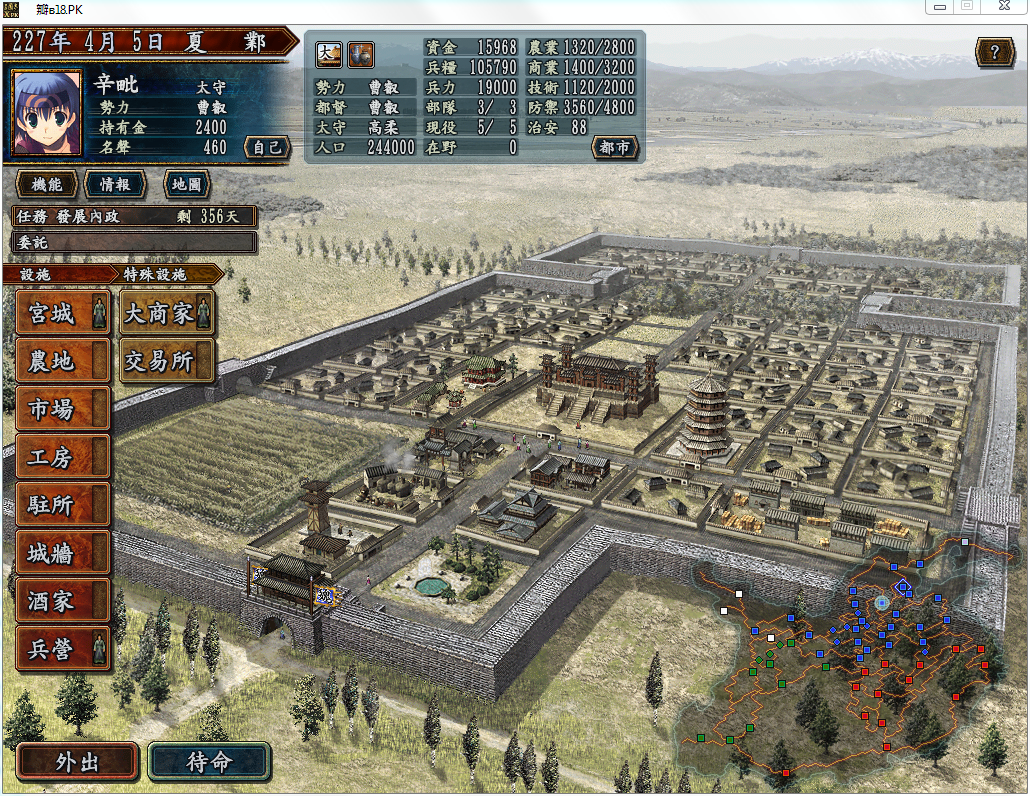Close the game window
This screenshot has height=796, width=1030.
(x=1003, y=6)
